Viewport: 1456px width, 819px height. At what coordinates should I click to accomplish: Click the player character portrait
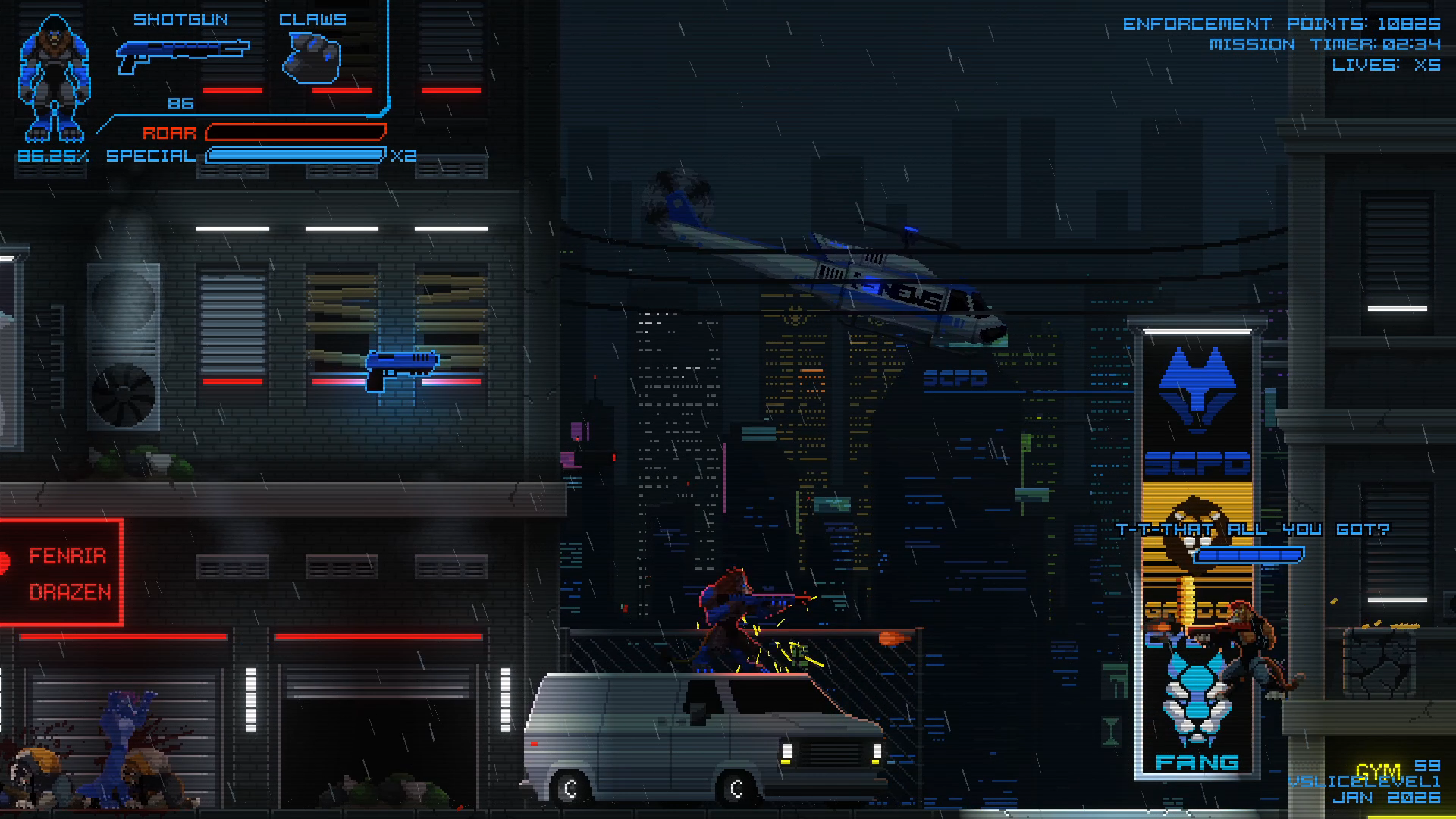pyautogui.click(x=54, y=78)
